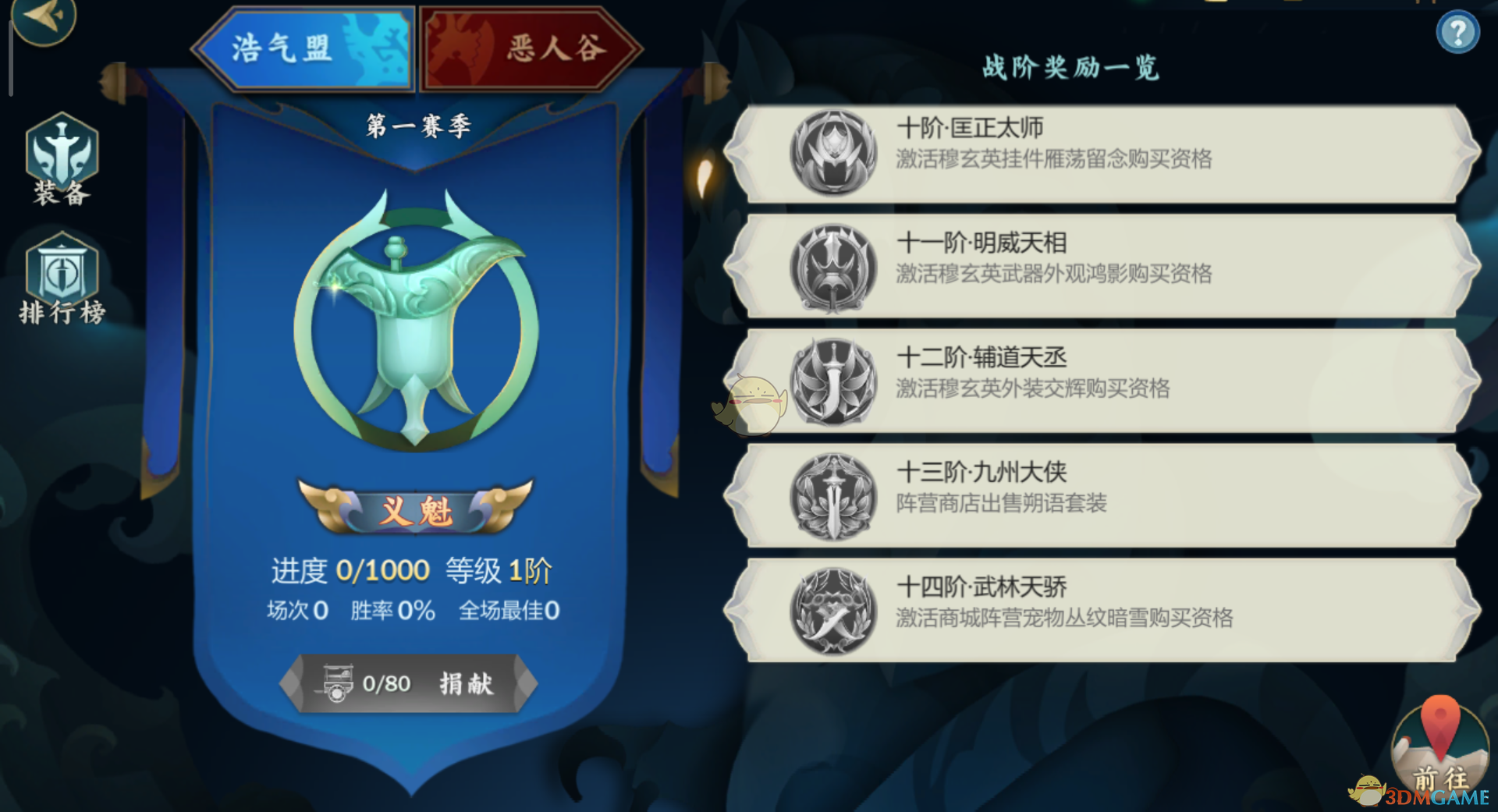Expand the 战阶奖励一览 reward list header
The width and height of the screenshot is (1498, 812).
1070,69
